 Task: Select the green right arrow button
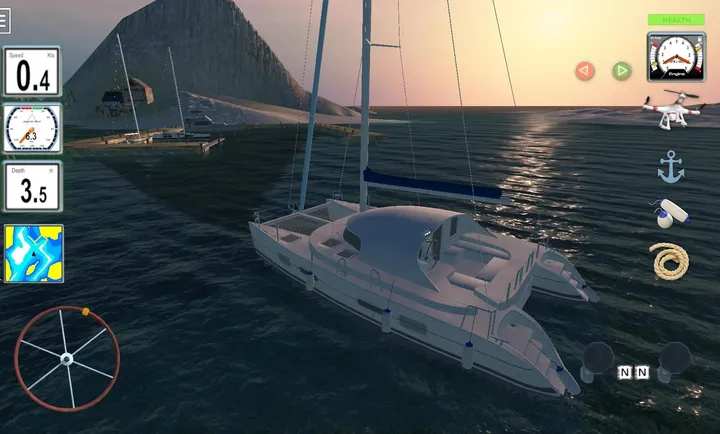[x=622, y=71]
